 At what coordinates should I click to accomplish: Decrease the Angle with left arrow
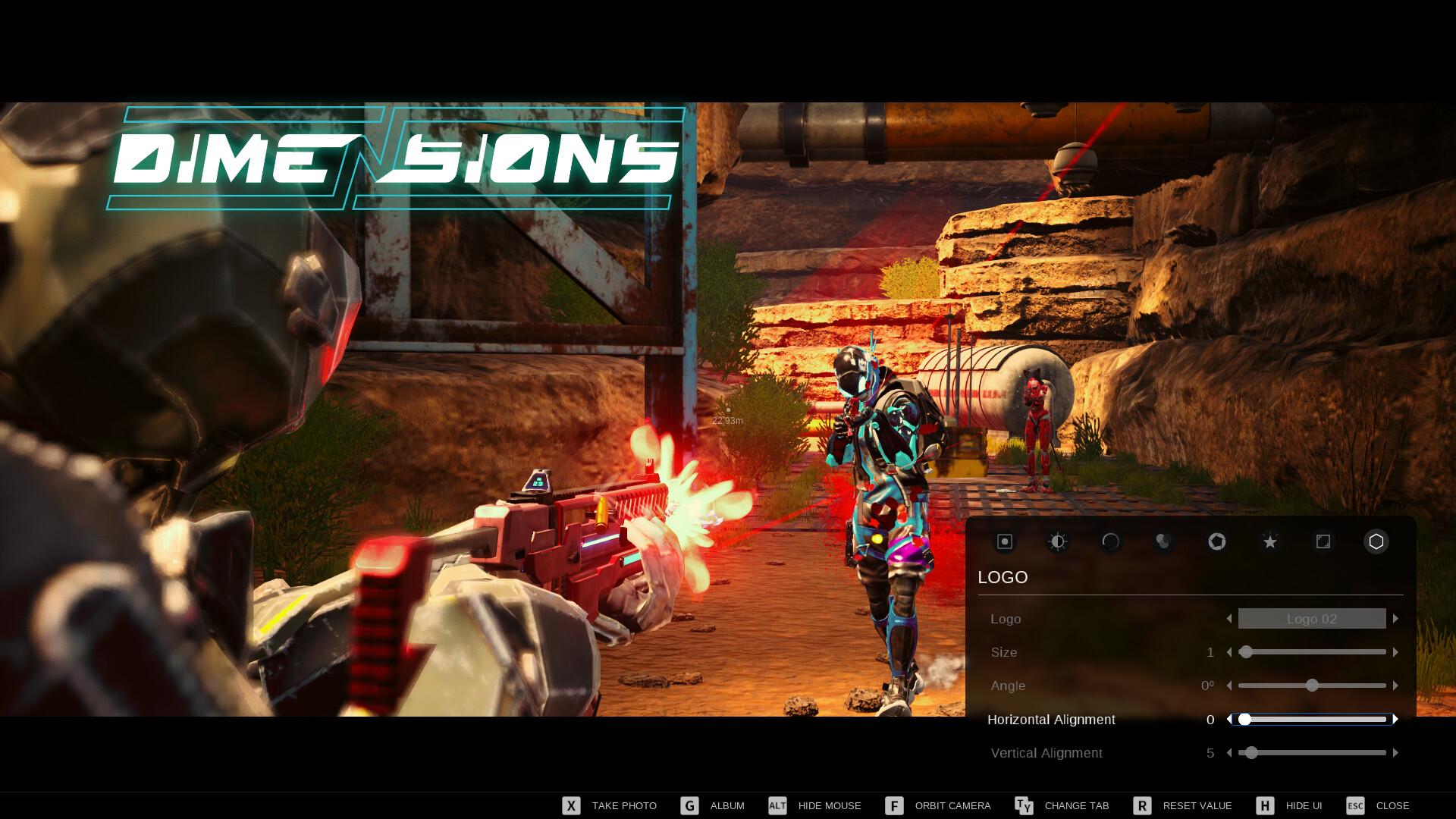(x=1229, y=686)
